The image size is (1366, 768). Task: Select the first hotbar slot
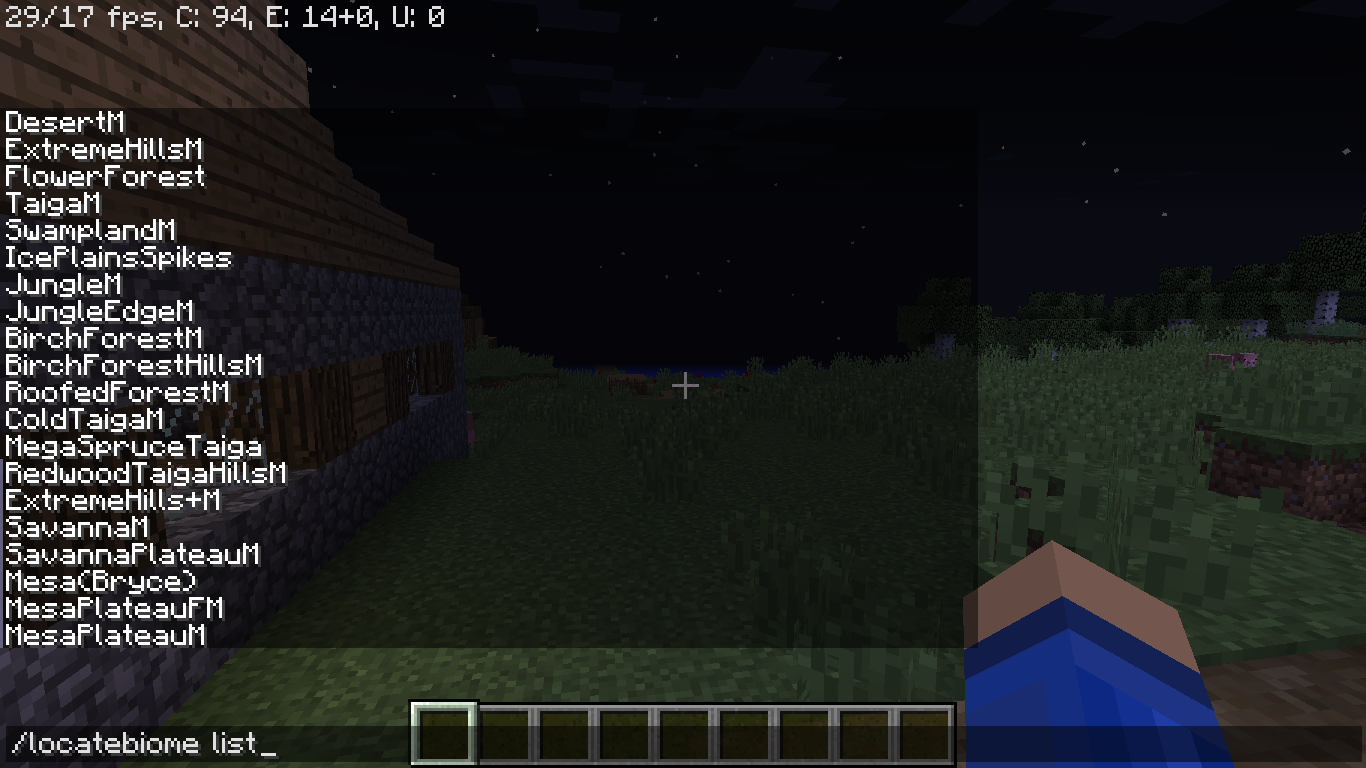pos(444,730)
